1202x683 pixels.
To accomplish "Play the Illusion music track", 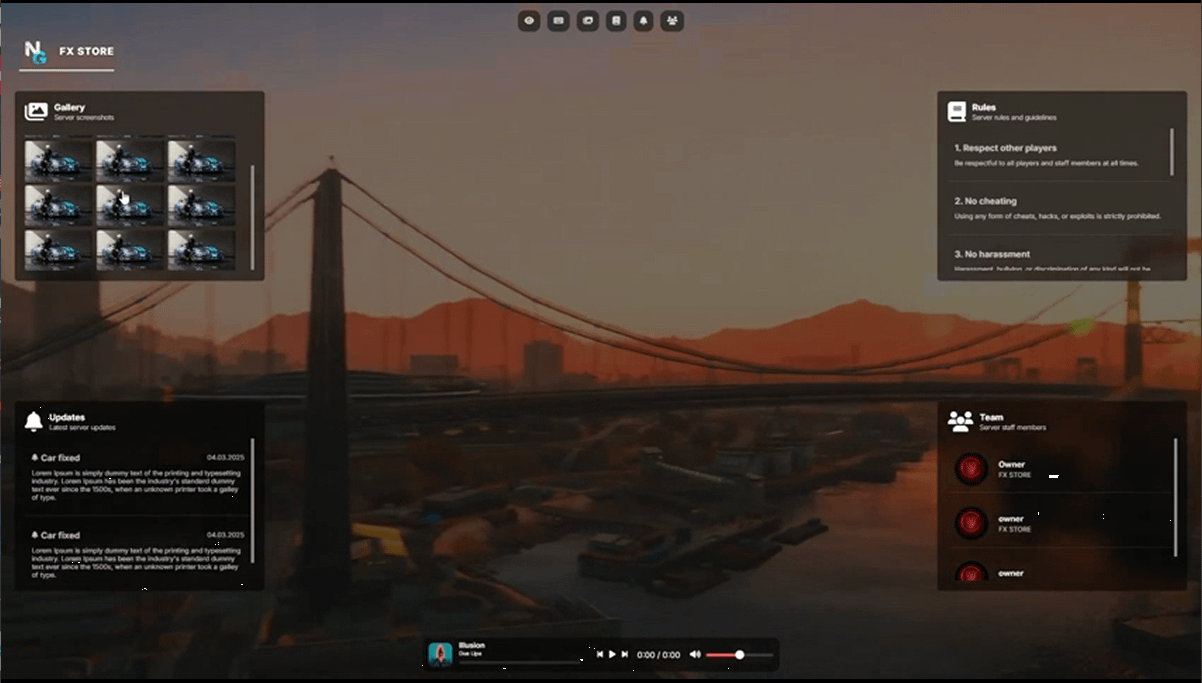I will 612,655.
